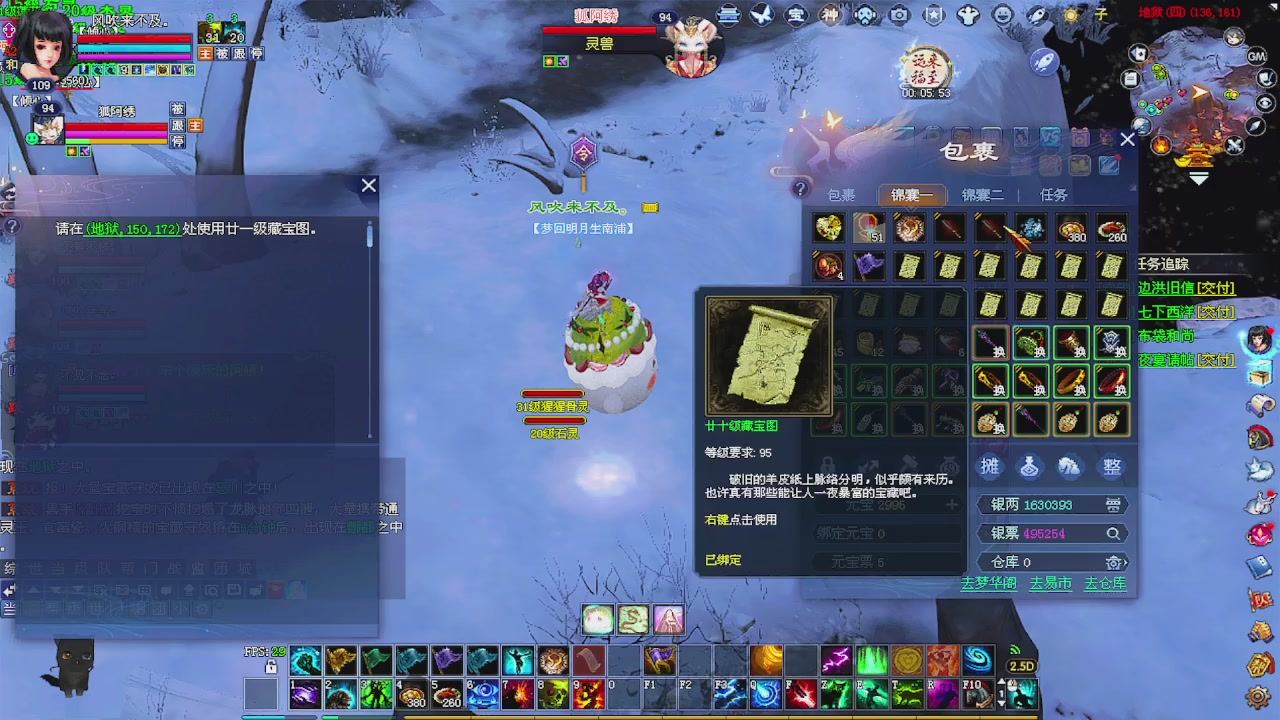Click the magnifier icon next to 银票 amount
The image size is (1280, 720).
coord(1113,533)
